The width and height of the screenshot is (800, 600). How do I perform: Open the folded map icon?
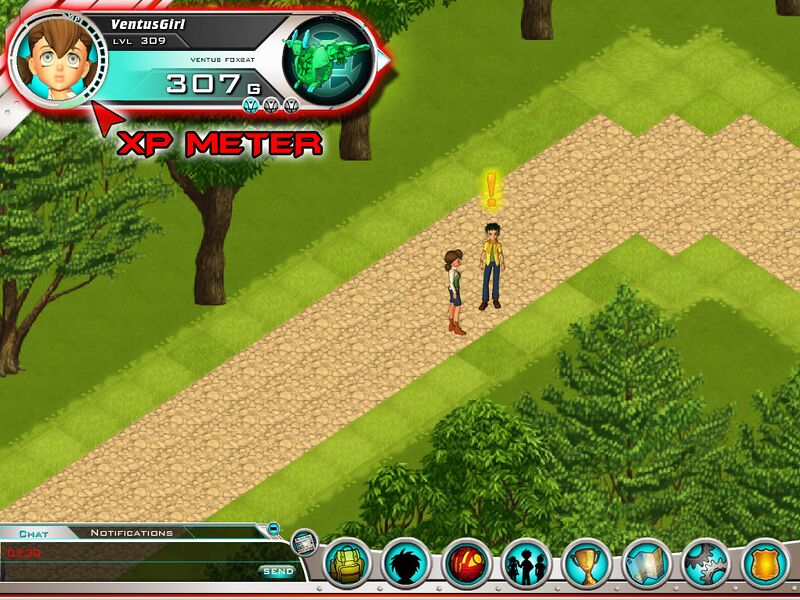pos(646,564)
